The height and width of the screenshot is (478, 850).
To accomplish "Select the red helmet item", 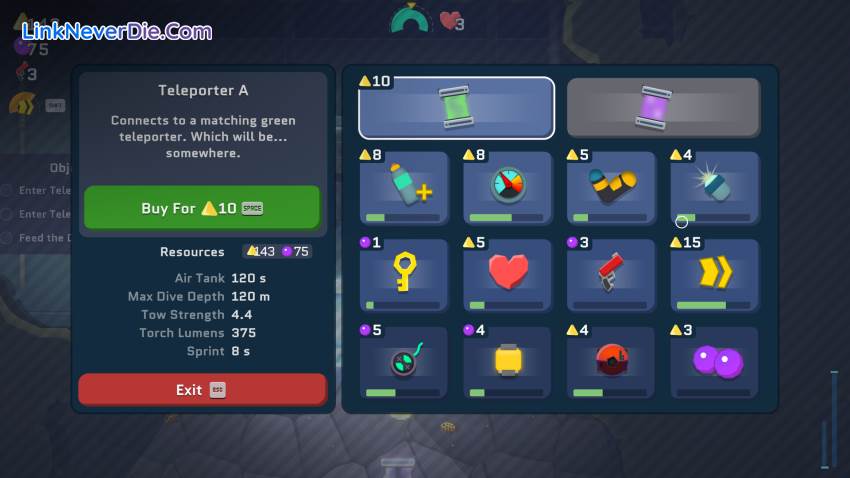I will pyautogui.click(x=611, y=361).
